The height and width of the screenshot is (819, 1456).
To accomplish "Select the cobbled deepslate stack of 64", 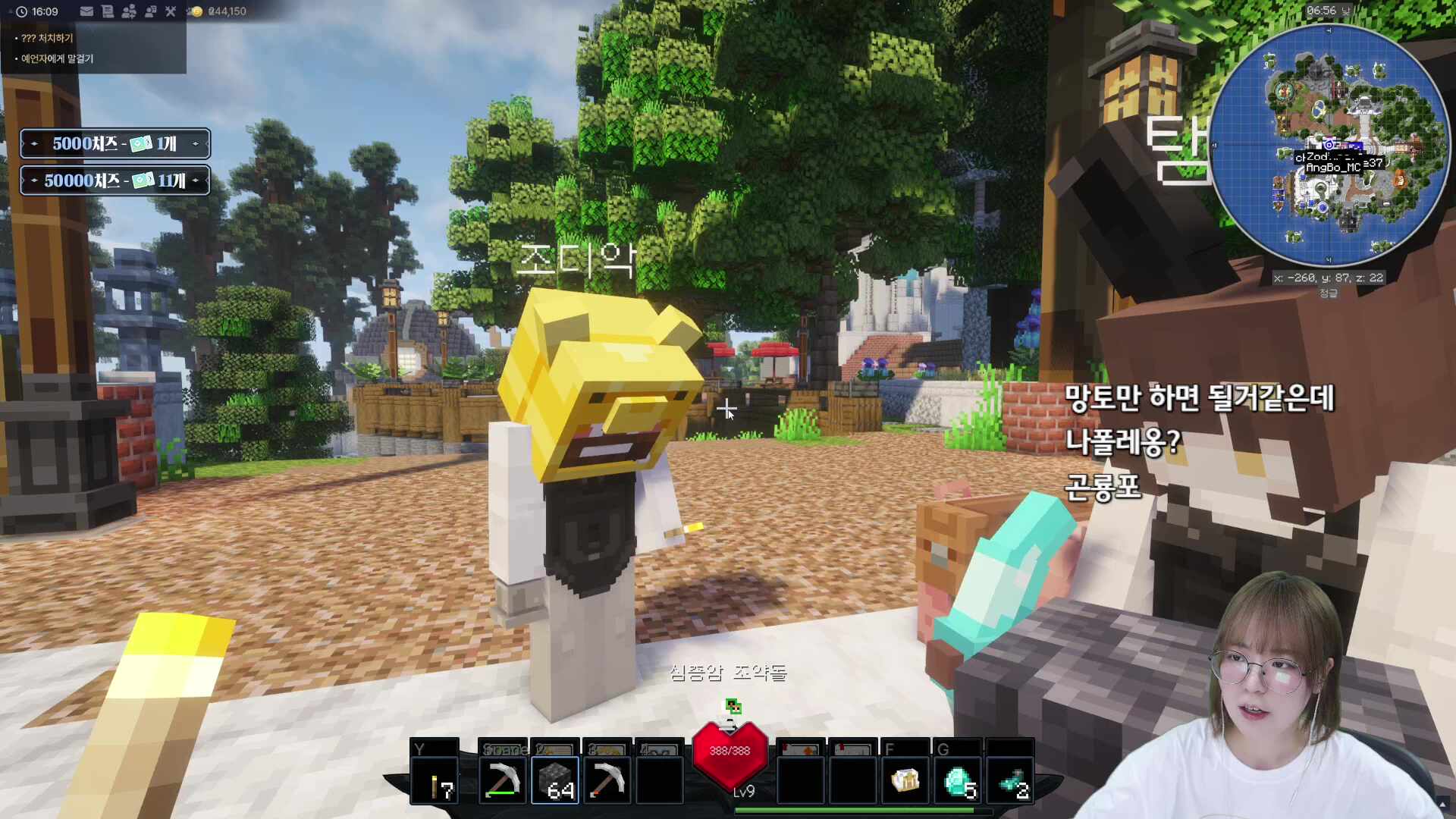I will (555, 781).
